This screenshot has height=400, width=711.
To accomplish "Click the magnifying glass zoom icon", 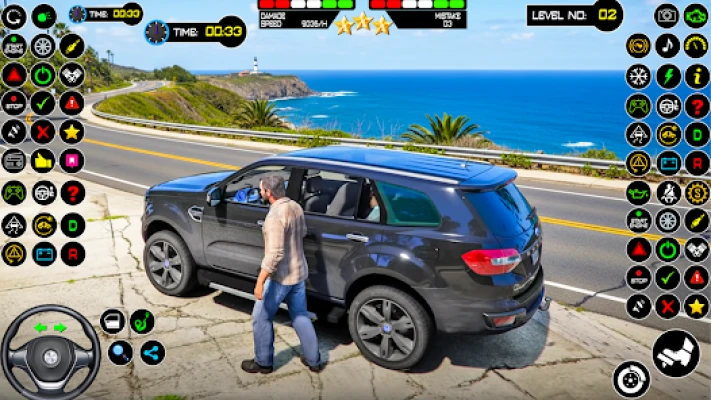I will point(121,352).
